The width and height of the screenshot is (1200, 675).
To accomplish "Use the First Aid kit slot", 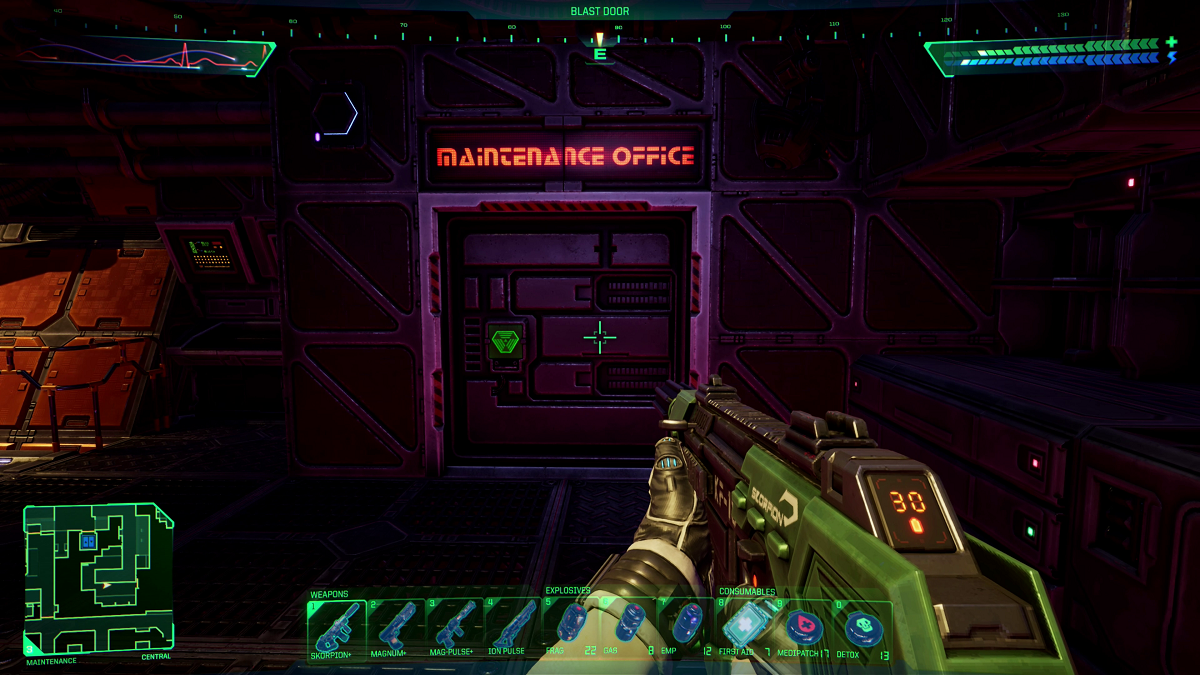I will tap(745, 628).
